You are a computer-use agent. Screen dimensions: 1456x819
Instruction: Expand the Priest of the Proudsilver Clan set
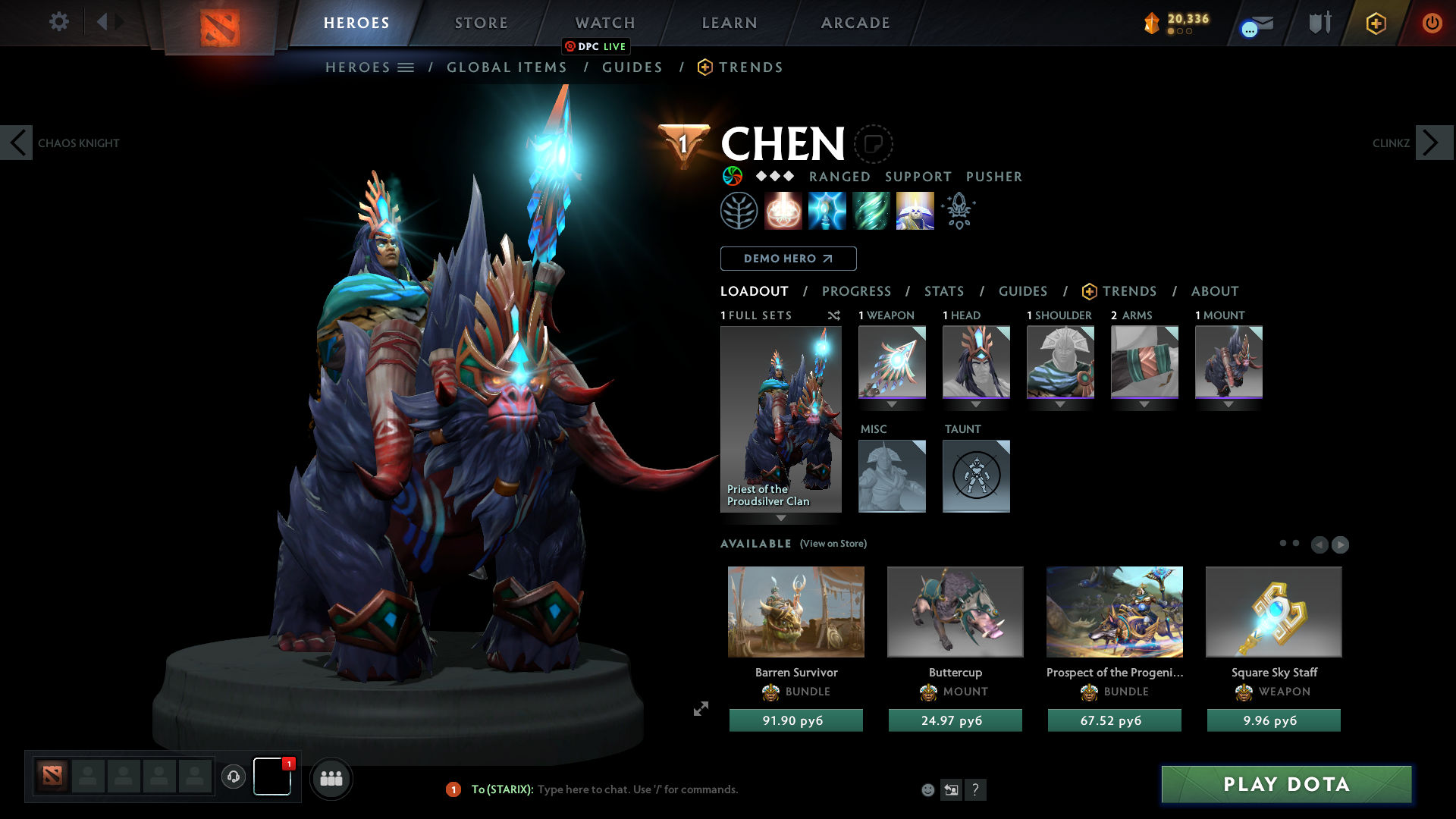[781, 519]
